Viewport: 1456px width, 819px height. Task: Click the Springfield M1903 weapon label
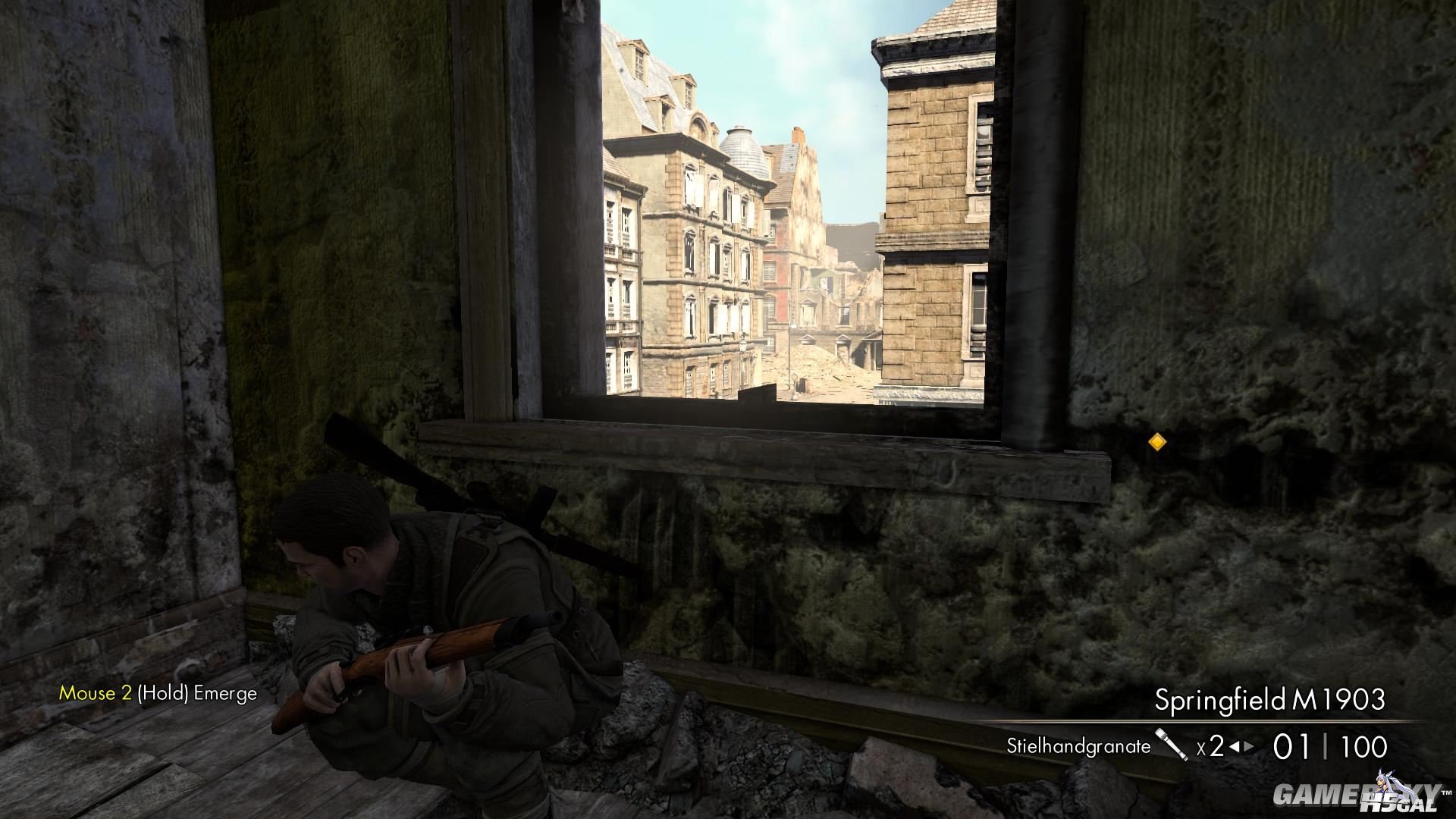[x=1269, y=699]
